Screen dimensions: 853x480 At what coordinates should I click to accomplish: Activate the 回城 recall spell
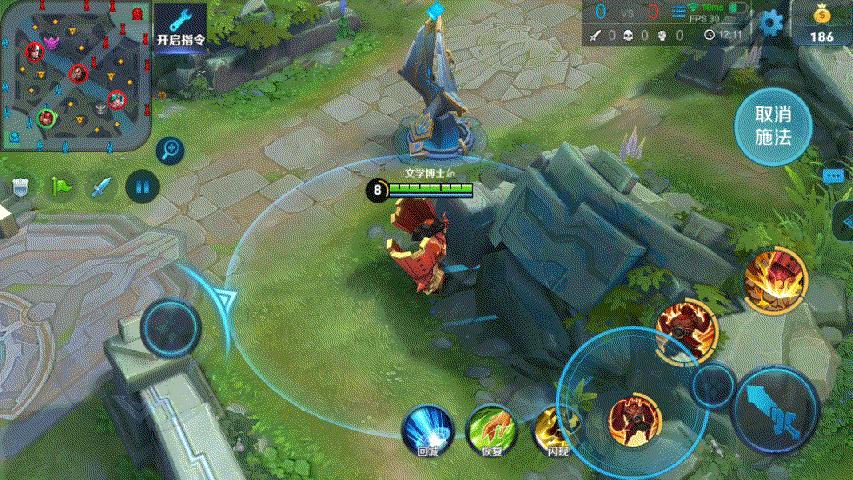[x=427, y=431]
